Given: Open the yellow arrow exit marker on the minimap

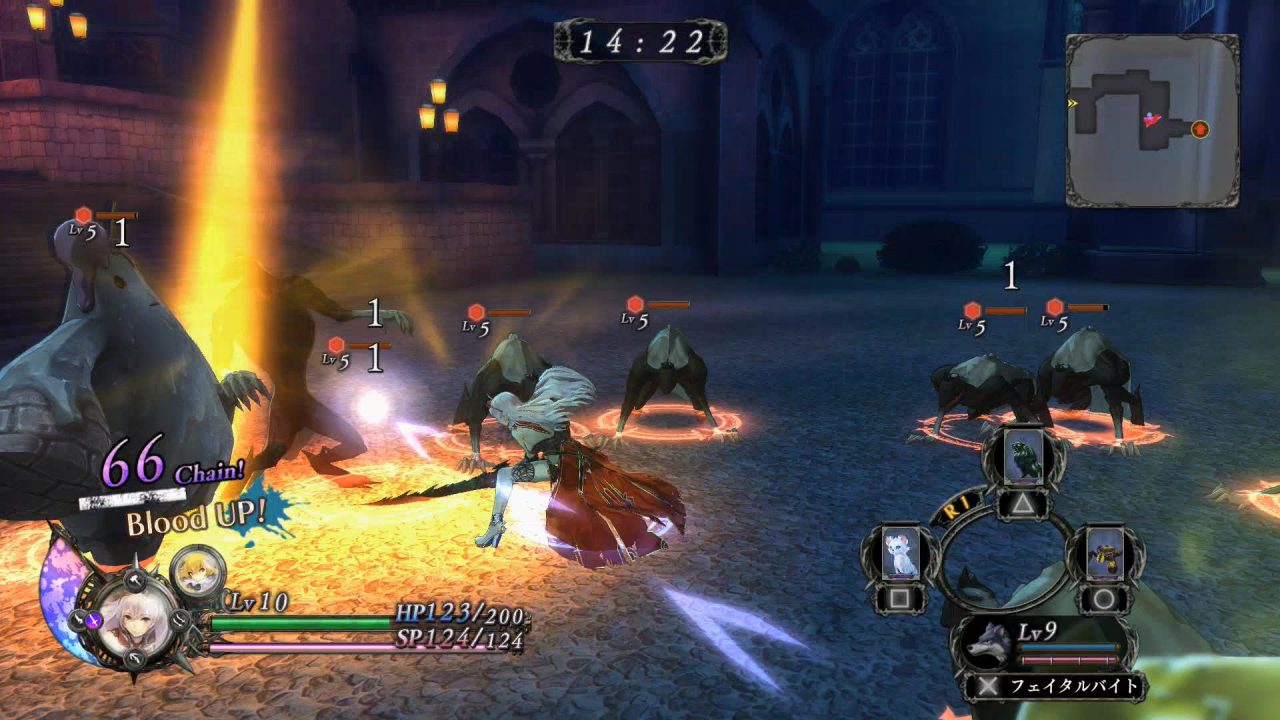Looking at the screenshot, I should pos(1072,101).
